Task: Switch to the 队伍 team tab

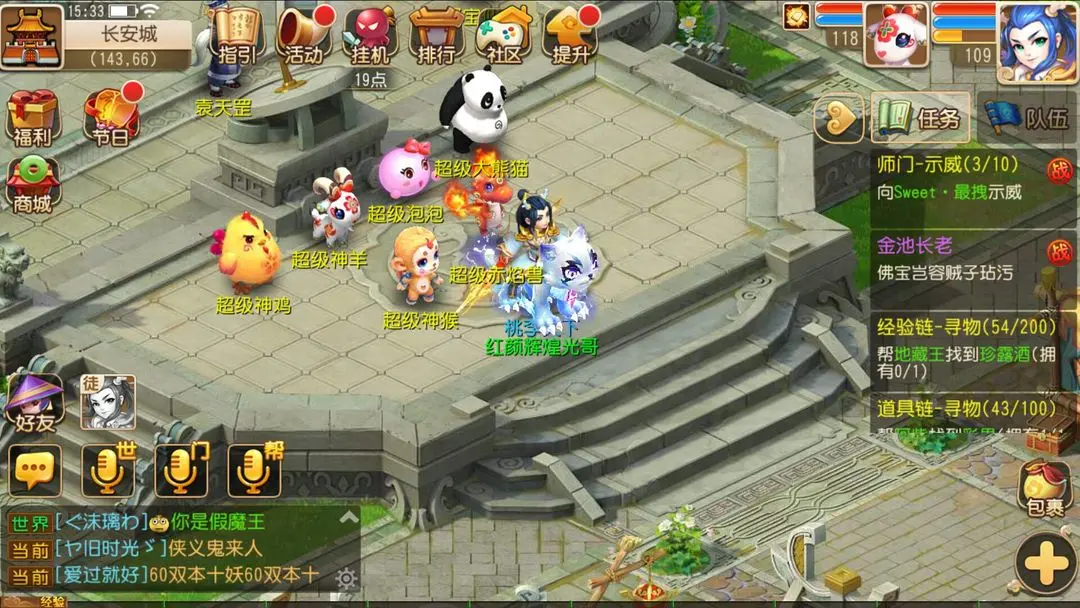Action: point(1026,119)
